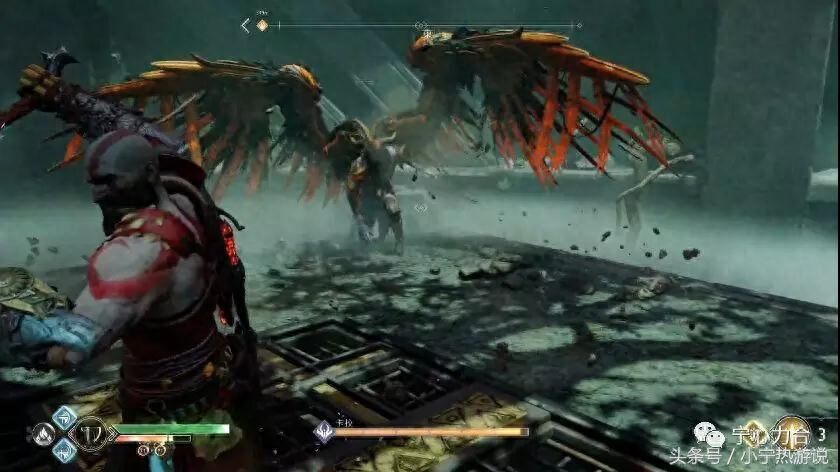Viewport: 840px width, 472px height.
Task: Select the upper blue diamond runic attack icon
Action: coord(66,418)
